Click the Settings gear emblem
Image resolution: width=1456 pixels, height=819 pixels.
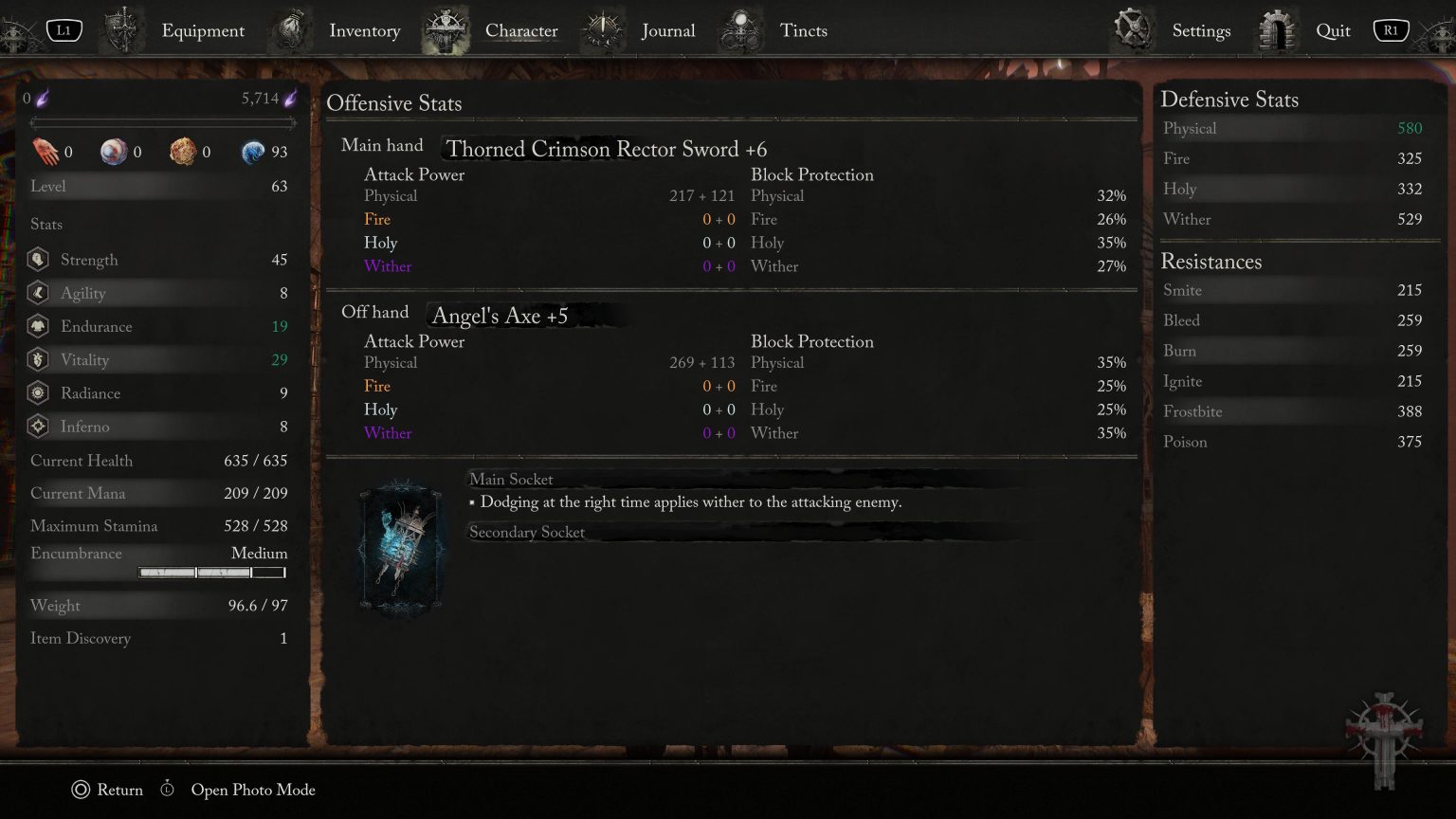[x=1134, y=27]
